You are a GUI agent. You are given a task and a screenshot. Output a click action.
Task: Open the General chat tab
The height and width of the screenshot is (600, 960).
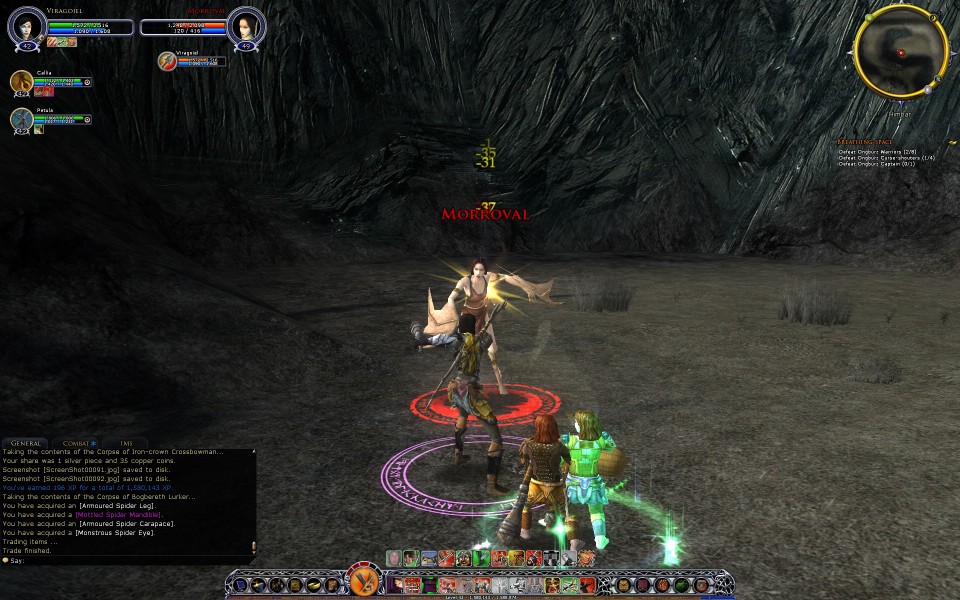(x=26, y=442)
